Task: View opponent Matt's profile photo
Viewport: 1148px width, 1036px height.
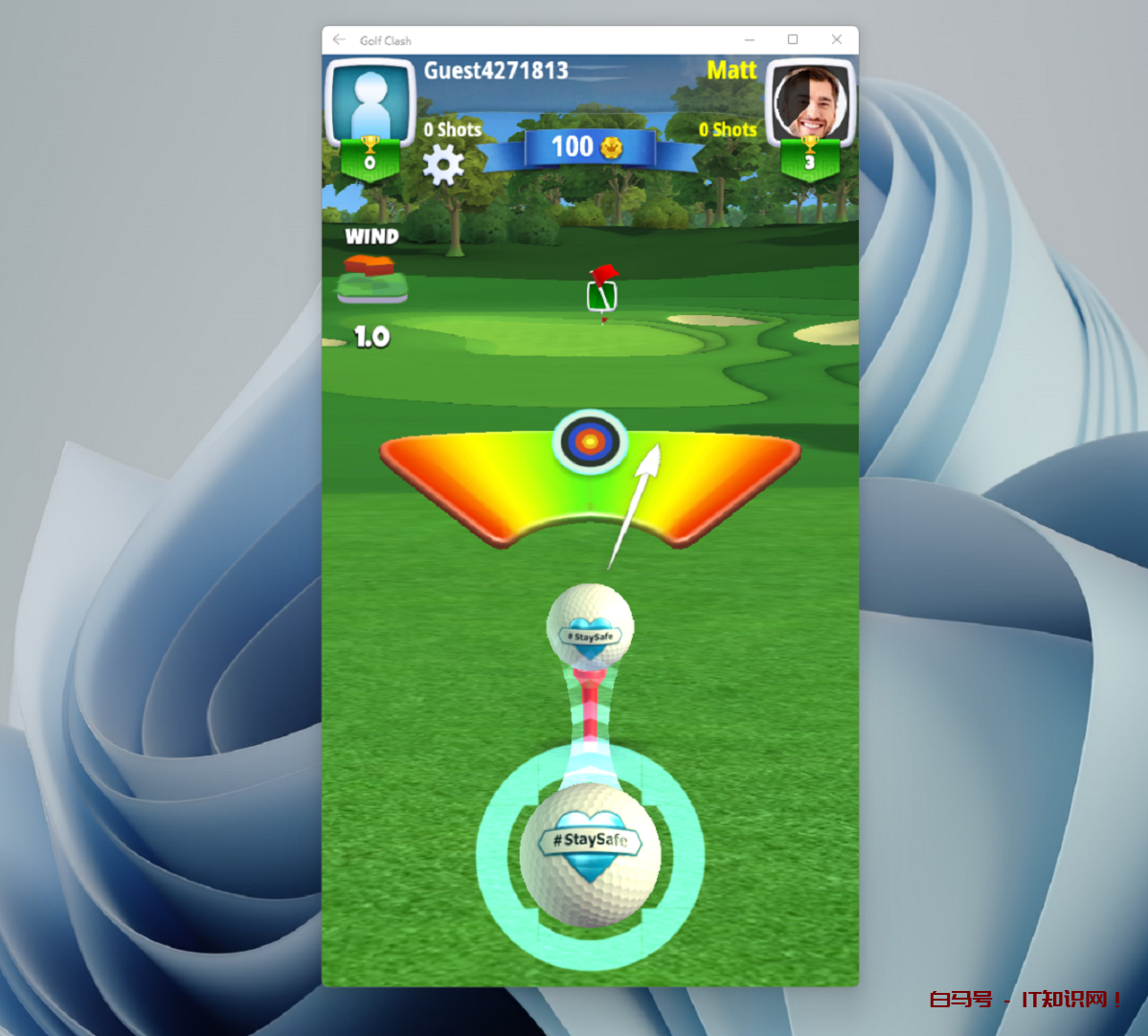Action: click(x=810, y=101)
